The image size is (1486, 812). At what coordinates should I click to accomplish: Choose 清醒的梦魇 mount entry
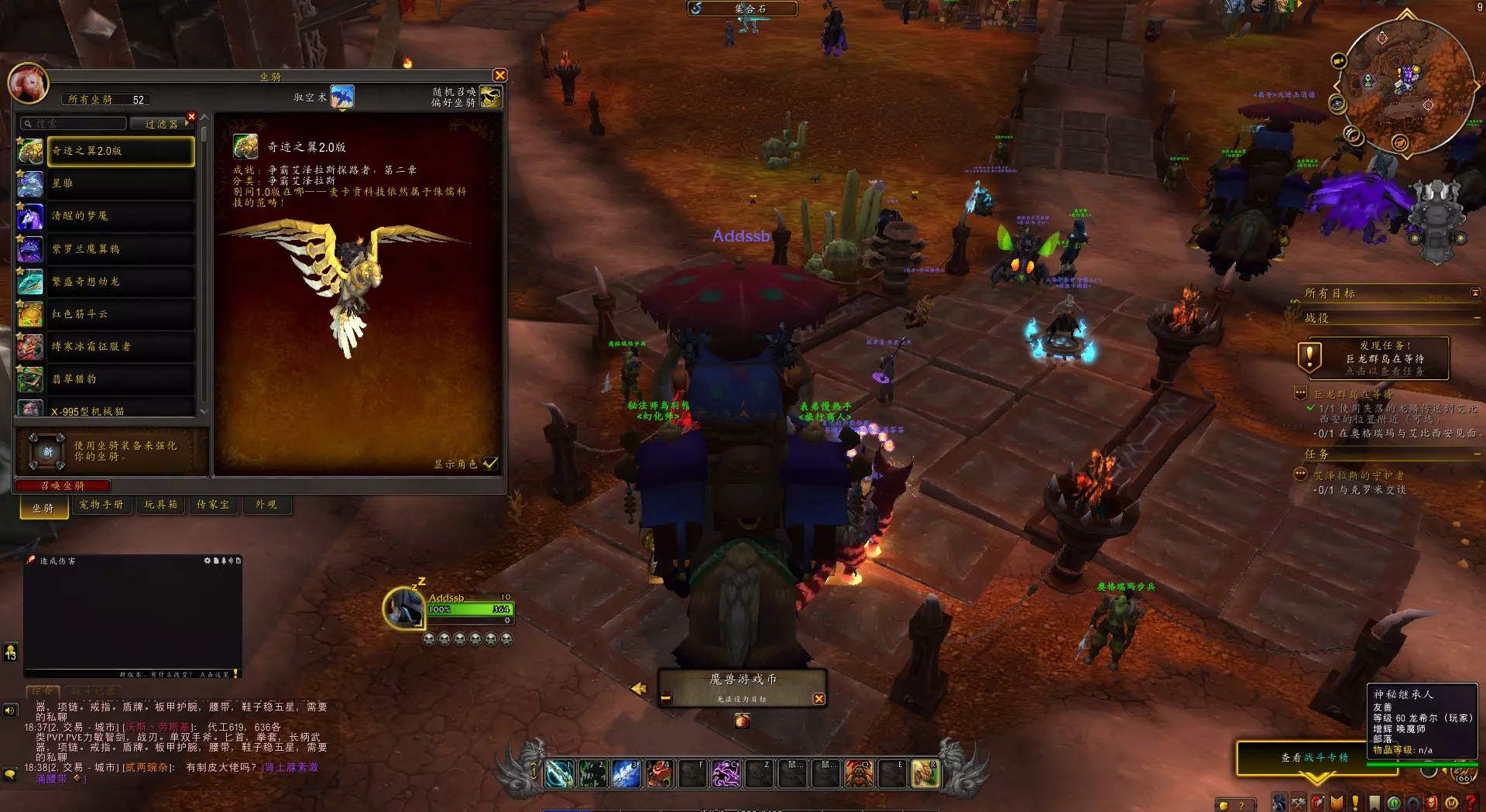pyautogui.click(x=120, y=216)
